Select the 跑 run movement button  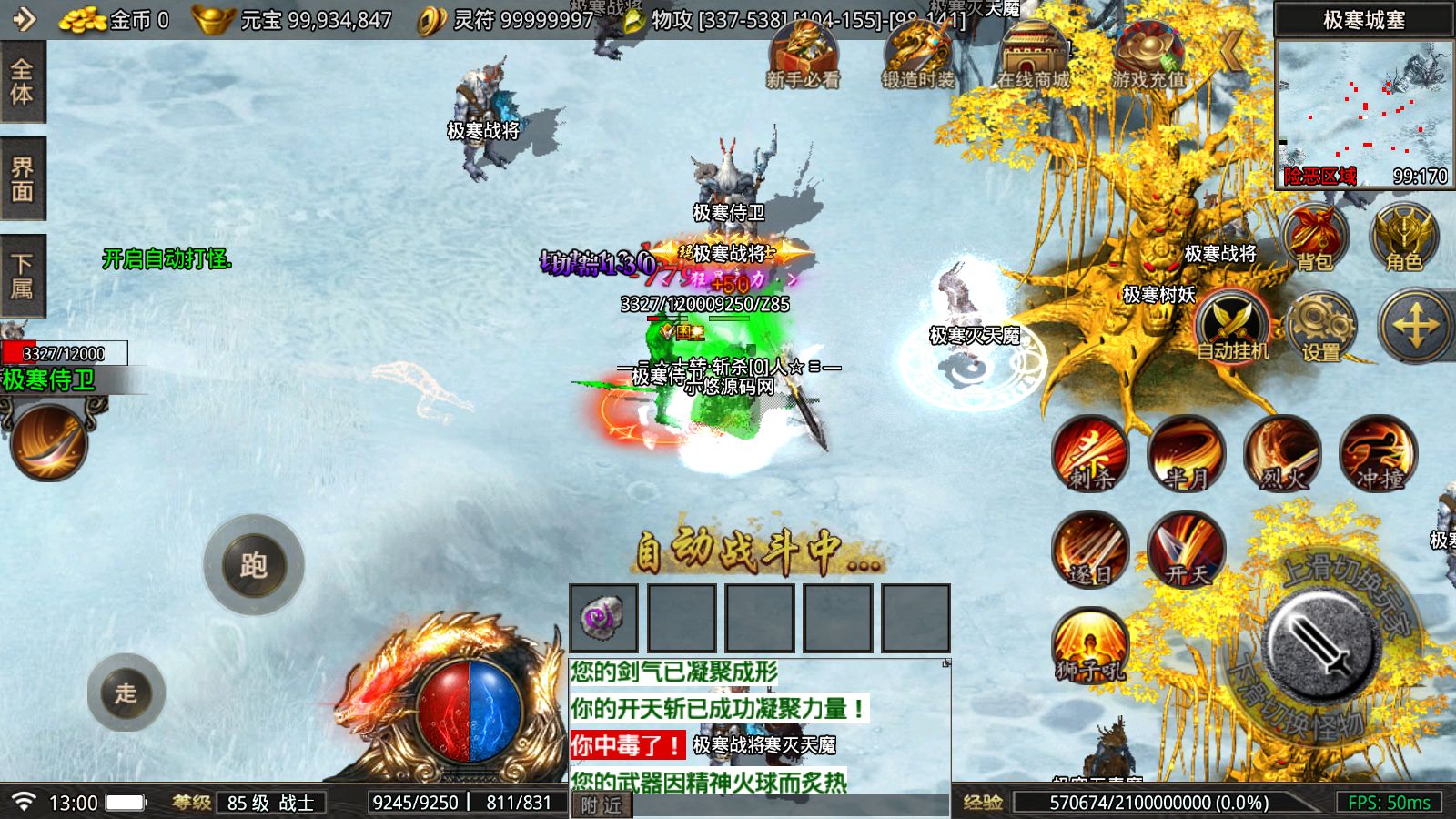coord(253,565)
